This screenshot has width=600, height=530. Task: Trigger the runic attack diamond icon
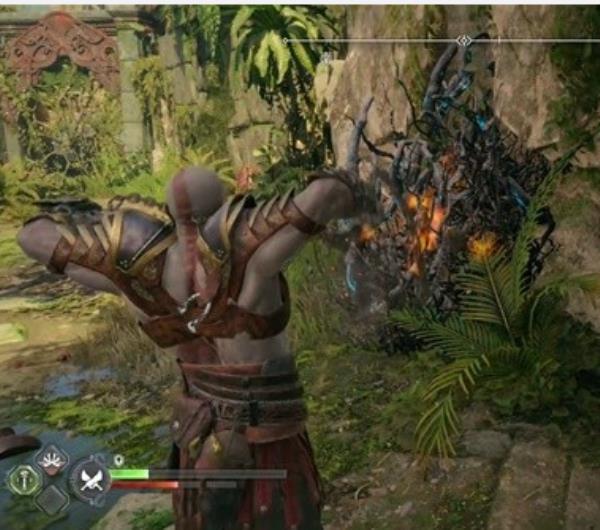tap(50, 460)
